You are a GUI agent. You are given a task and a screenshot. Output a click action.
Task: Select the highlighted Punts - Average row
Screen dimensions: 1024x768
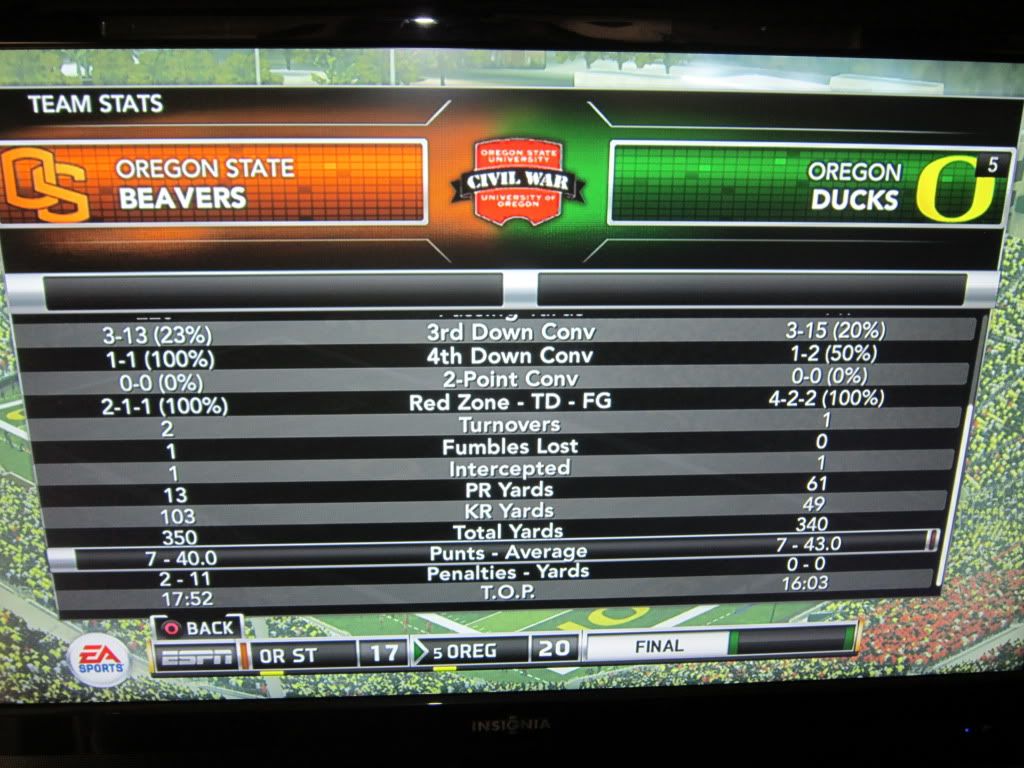pos(507,551)
